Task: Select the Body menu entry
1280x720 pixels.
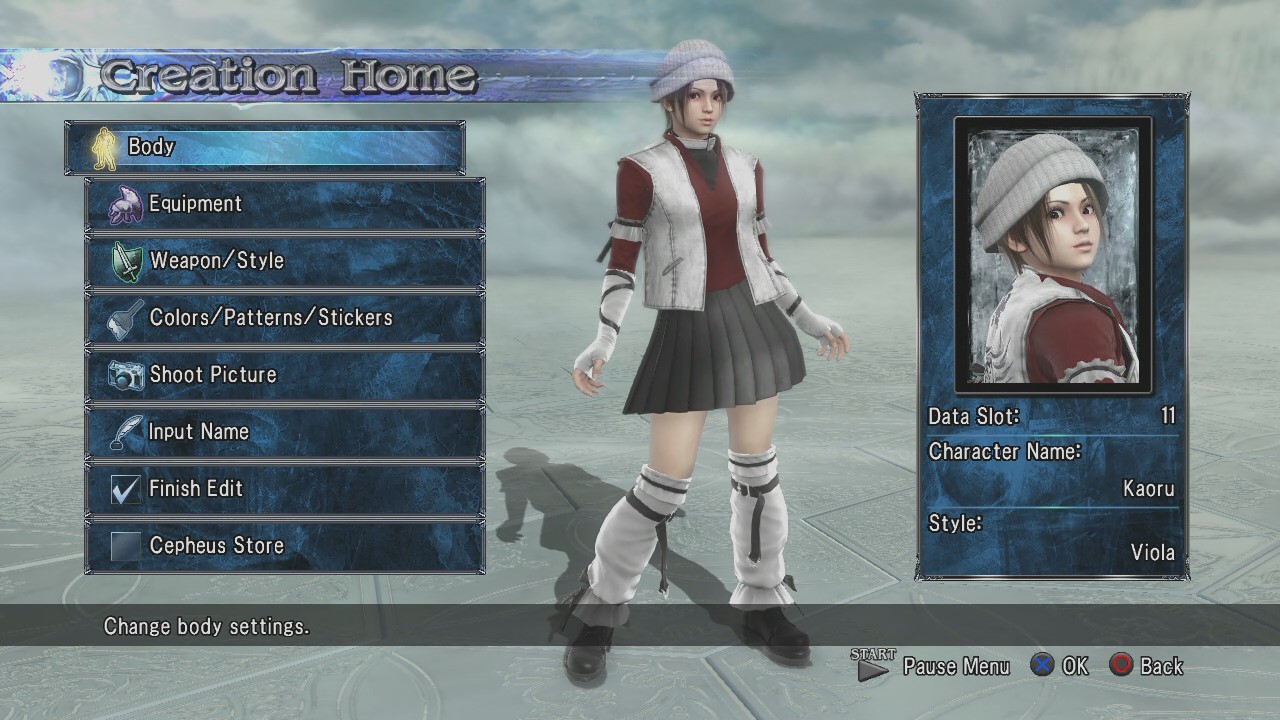Action: click(x=265, y=147)
